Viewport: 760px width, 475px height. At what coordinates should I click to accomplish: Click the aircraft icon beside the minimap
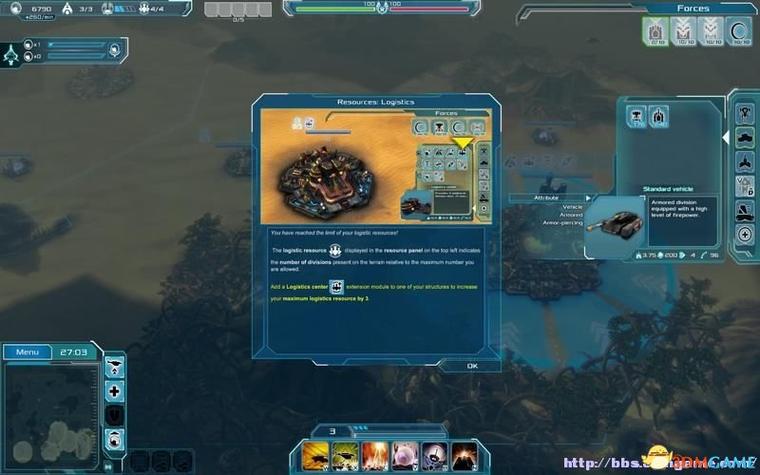115,365
